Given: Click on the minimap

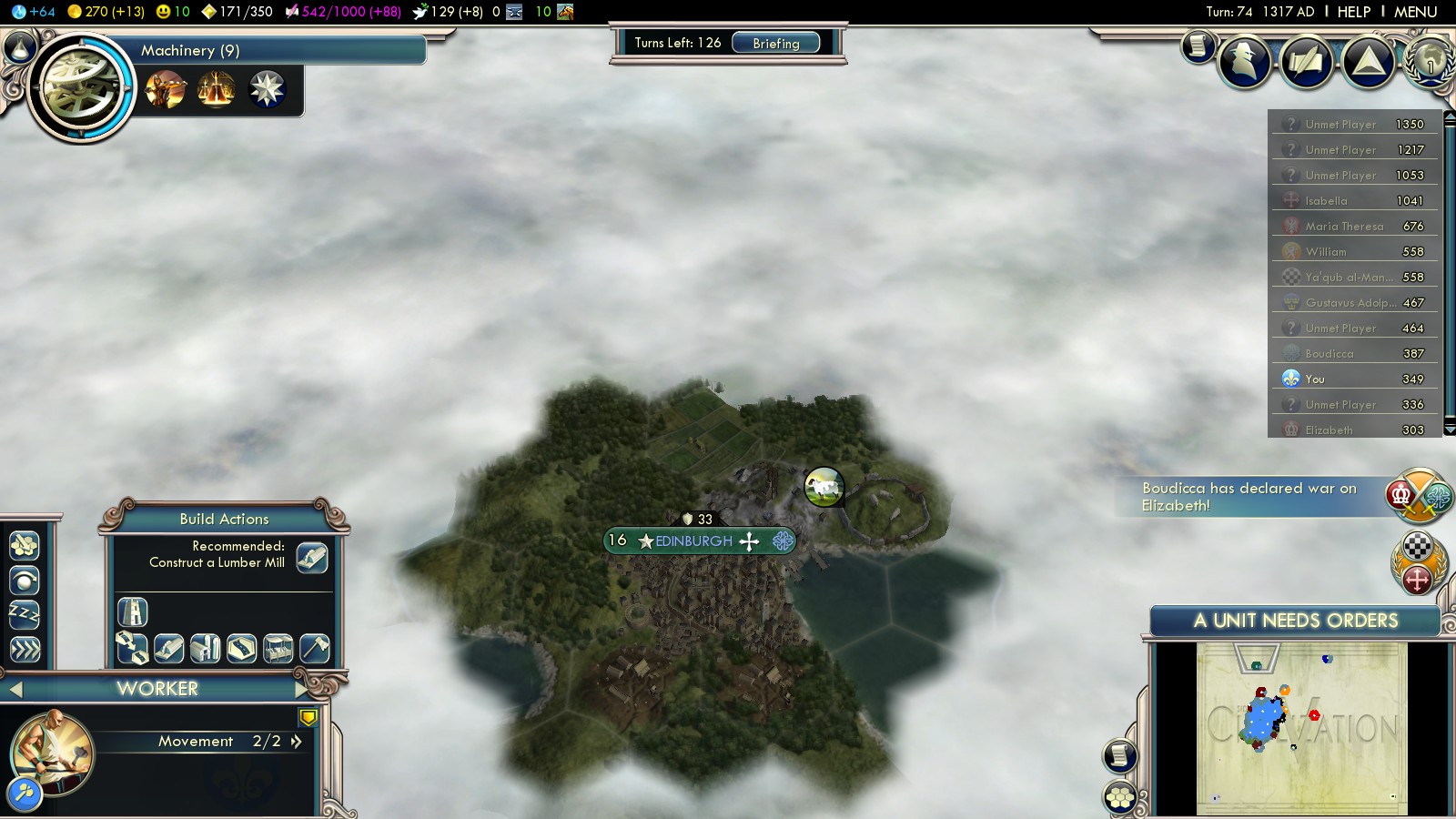Looking at the screenshot, I should tap(1301, 728).
